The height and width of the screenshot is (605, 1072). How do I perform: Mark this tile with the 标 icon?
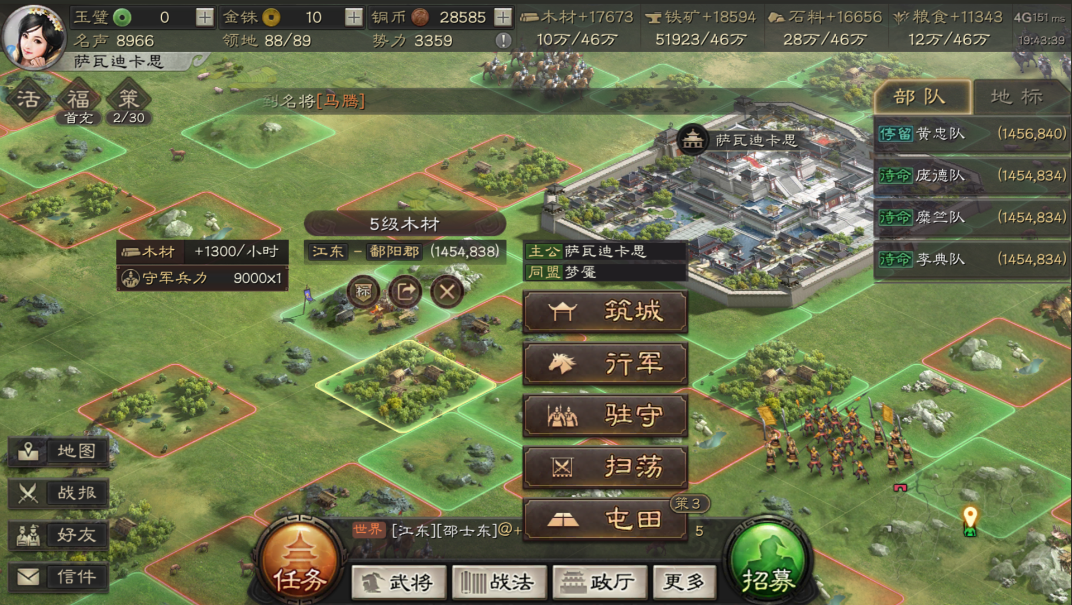363,292
